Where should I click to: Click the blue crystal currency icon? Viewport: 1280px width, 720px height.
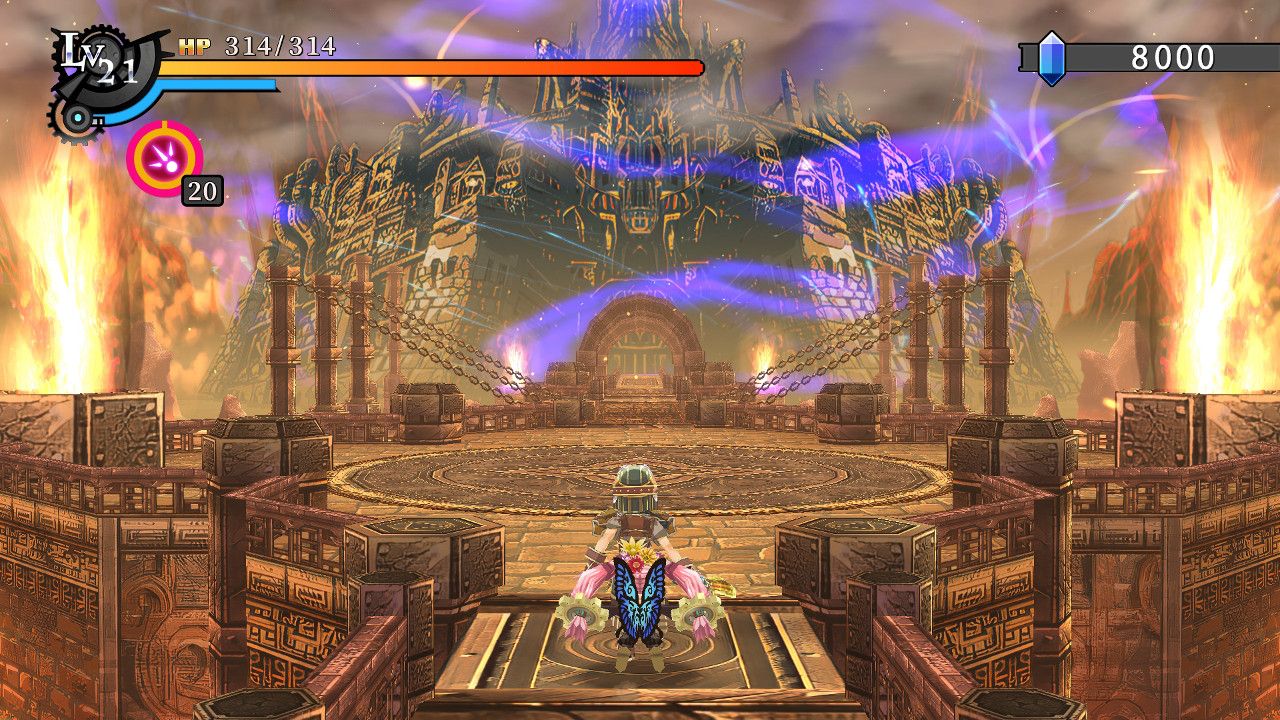[1051, 58]
